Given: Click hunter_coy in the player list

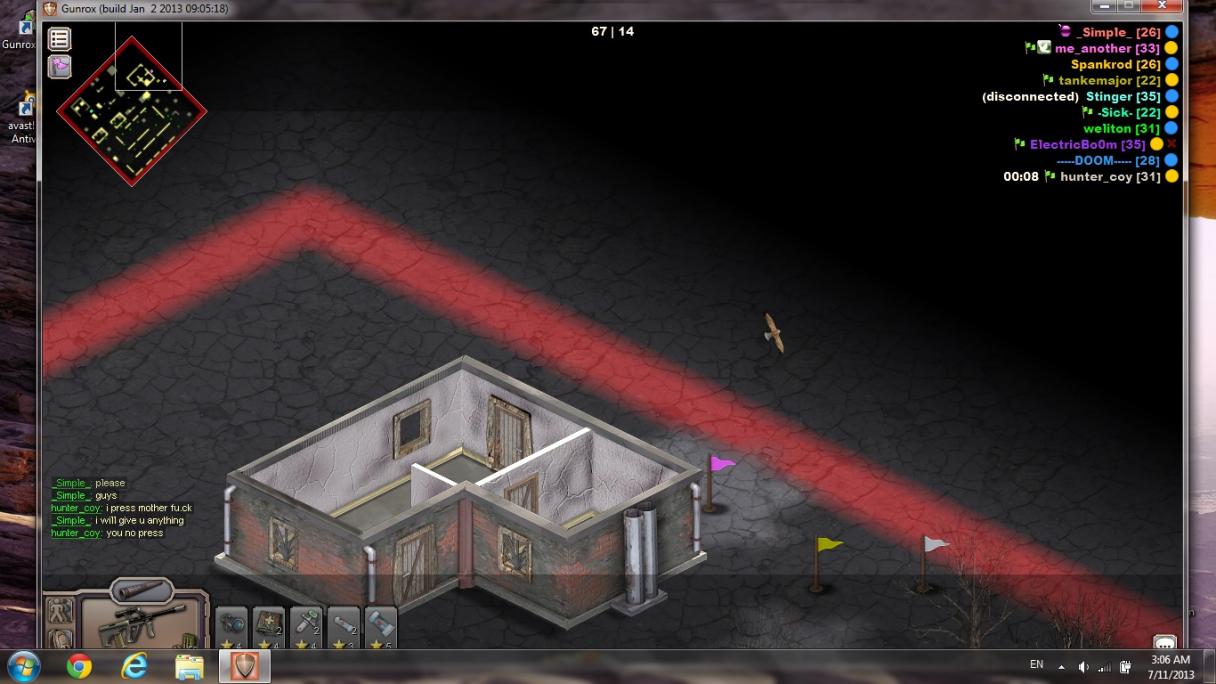Looking at the screenshot, I should pyautogui.click(x=1096, y=177).
